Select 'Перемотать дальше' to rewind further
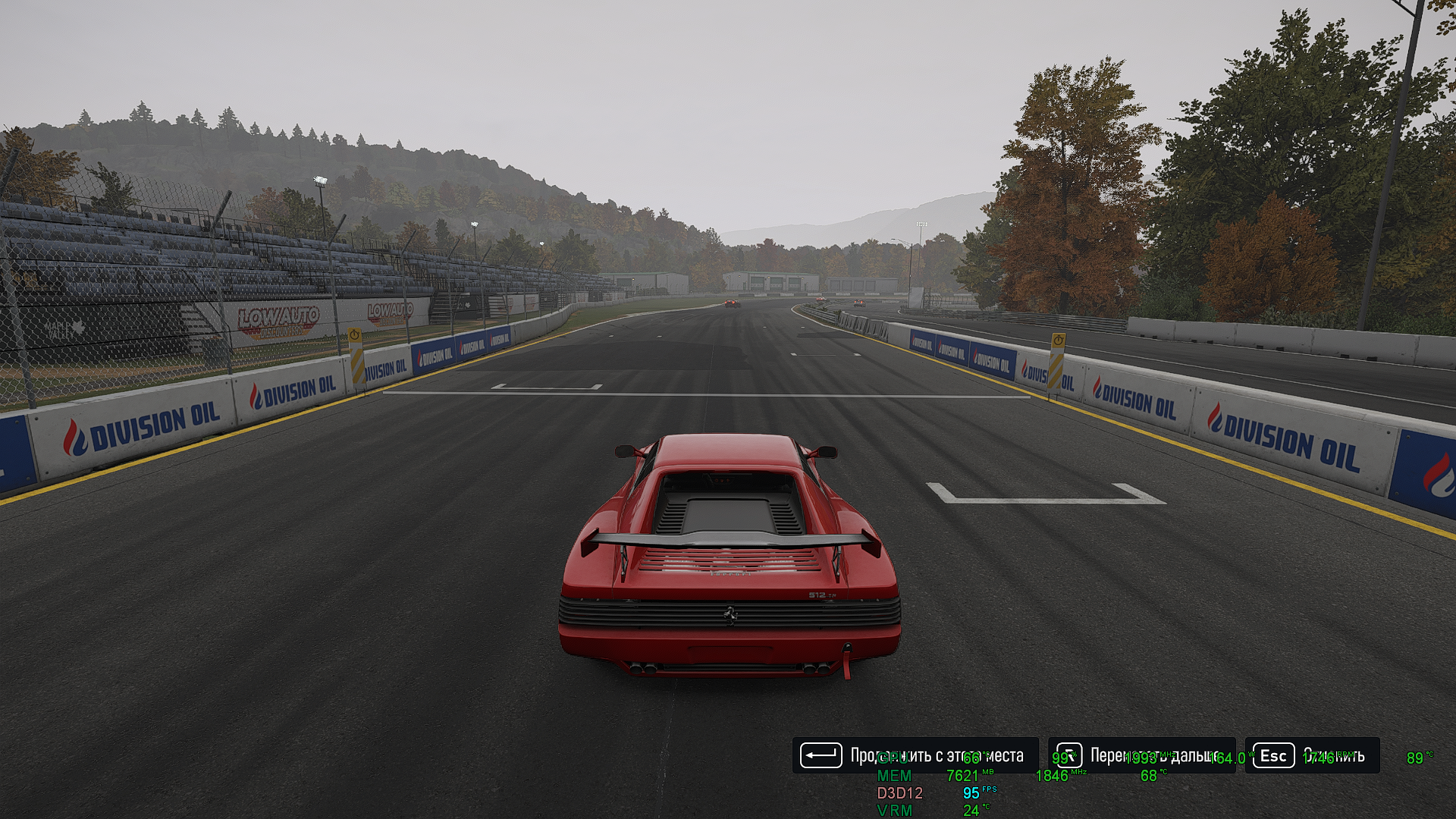 coord(1142,755)
